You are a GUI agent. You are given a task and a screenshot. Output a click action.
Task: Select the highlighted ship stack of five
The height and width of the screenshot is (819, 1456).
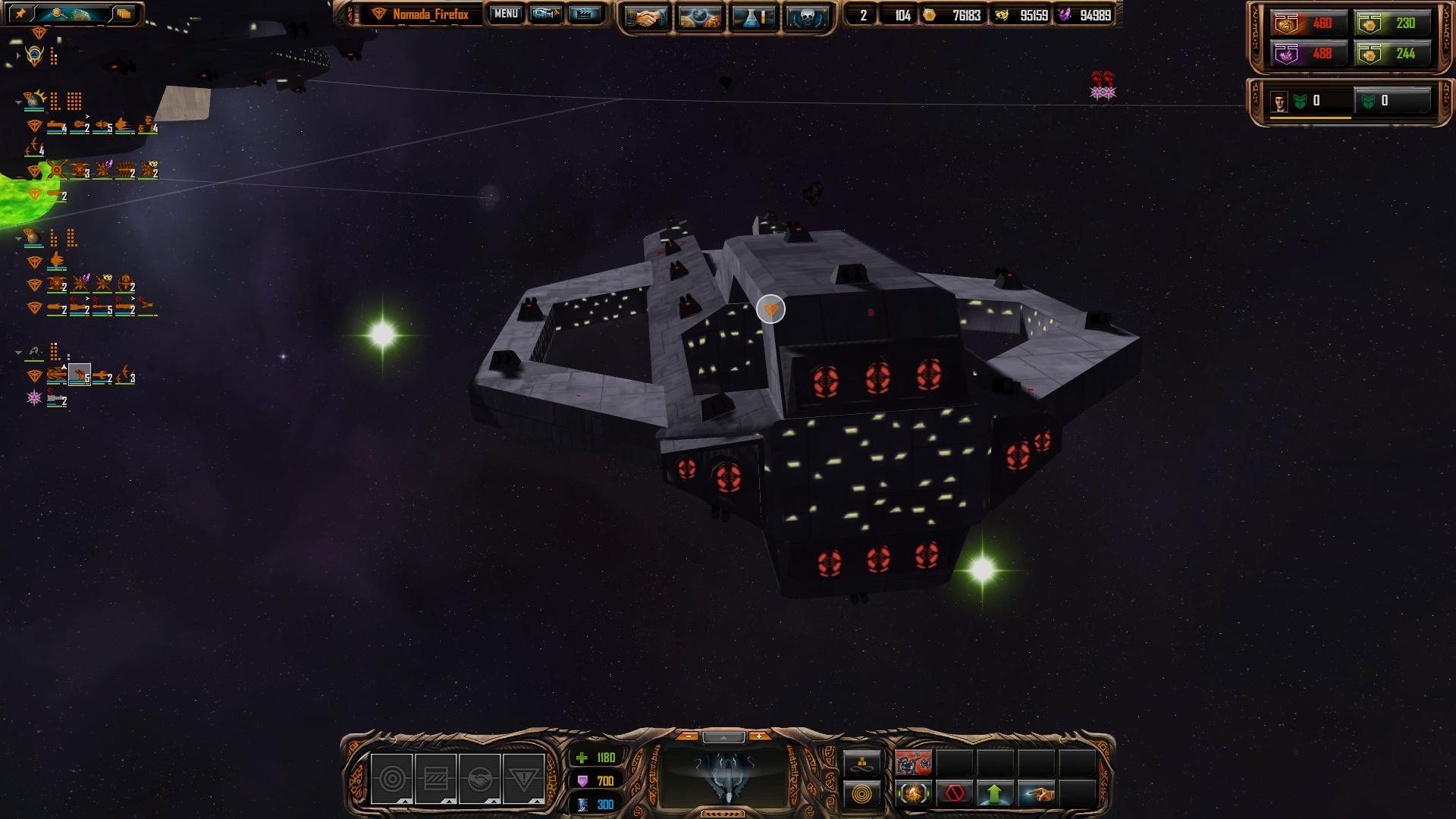(80, 375)
